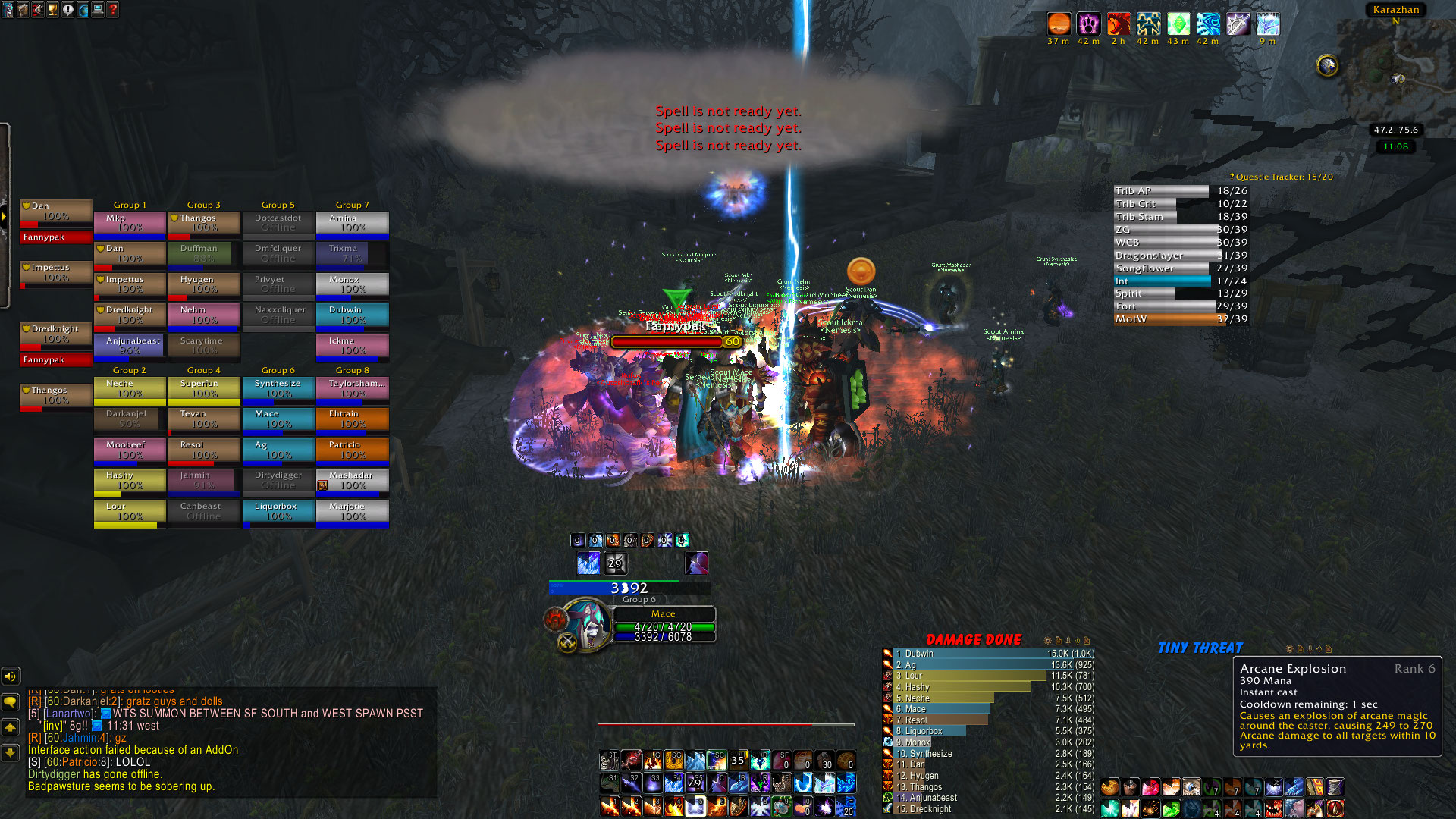Image resolution: width=1456 pixels, height=819 pixels.
Task: Open the computer game menu icon
Action: point(98,10)
